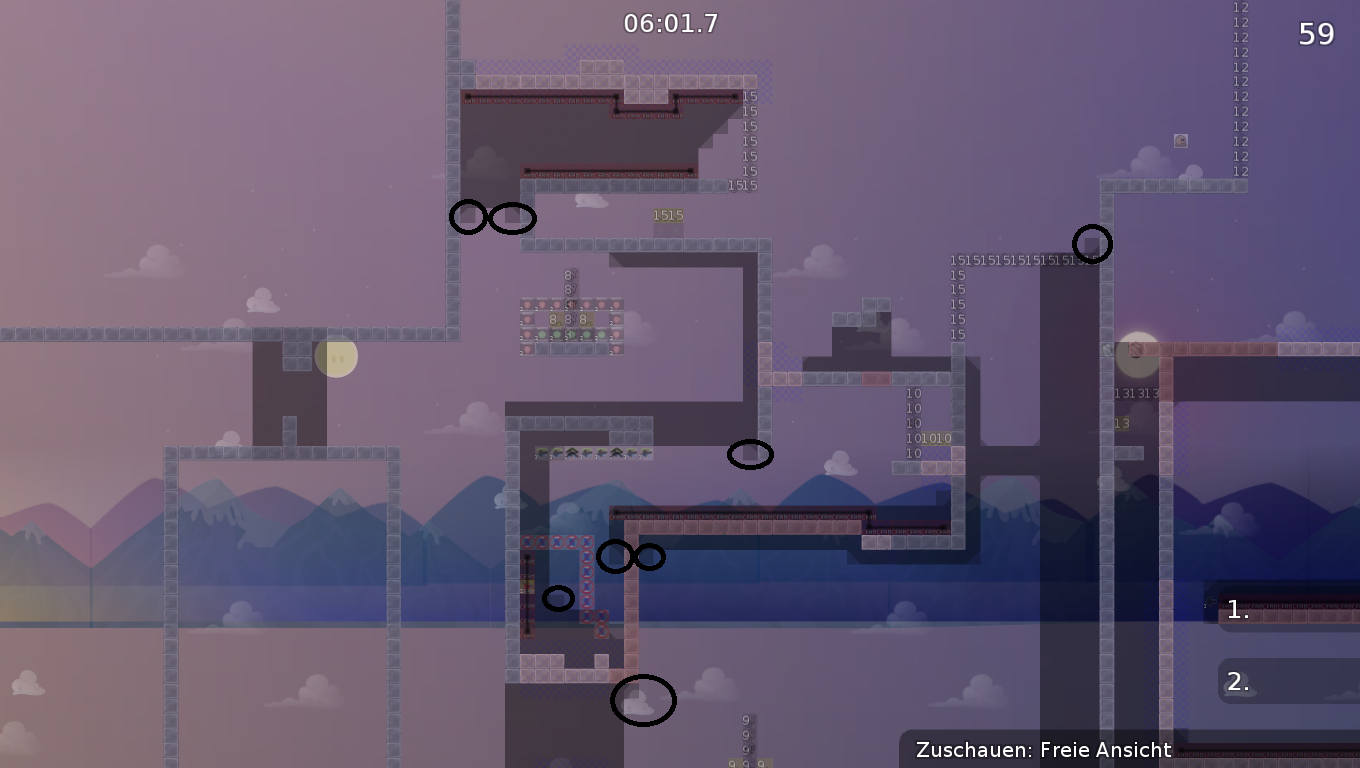Click the race timer showing 06:01.7
This screenshot has width=1360, height=768.
point(672,23)
